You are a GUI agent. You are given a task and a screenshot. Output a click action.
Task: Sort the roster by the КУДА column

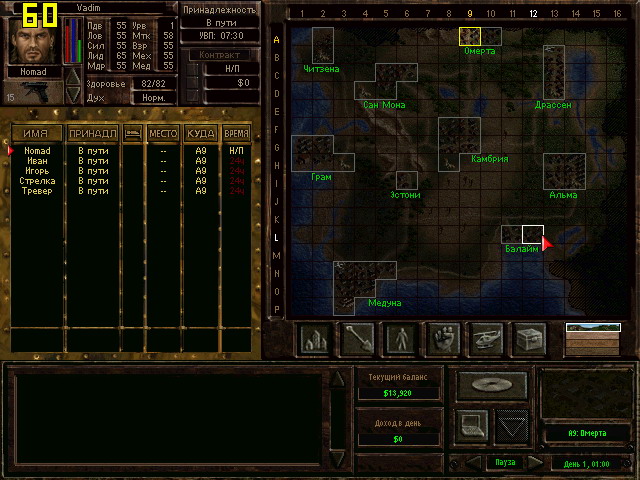[x=200, y=133]
